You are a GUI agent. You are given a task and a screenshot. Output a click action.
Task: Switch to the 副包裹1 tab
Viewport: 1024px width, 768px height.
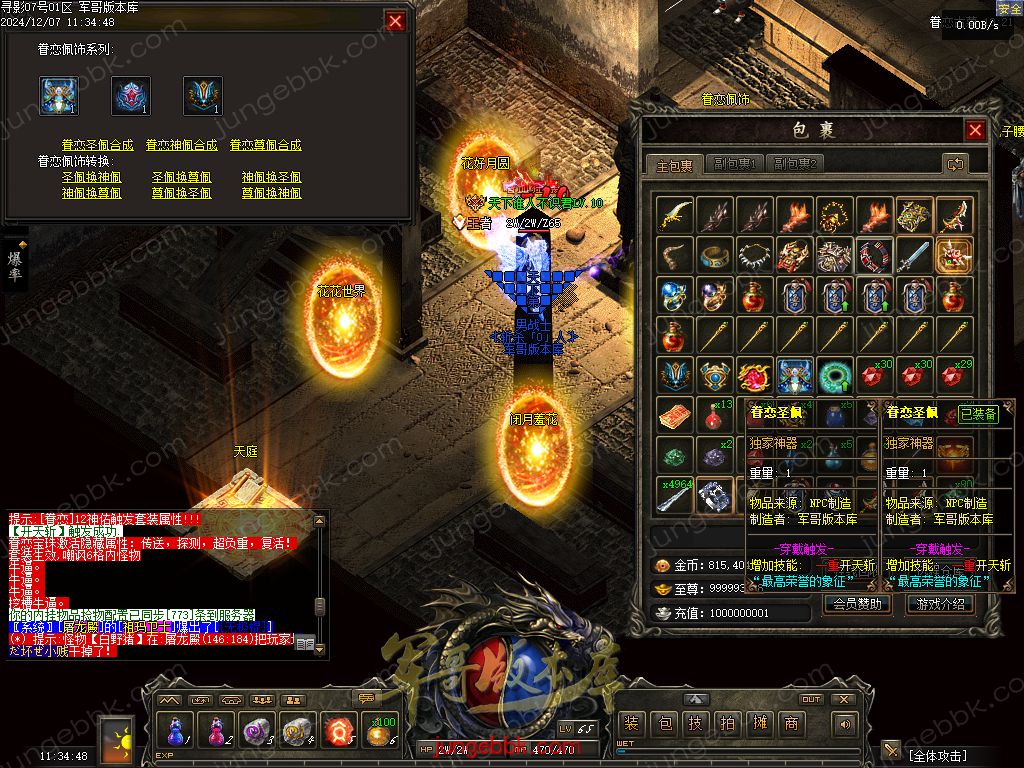tap(735, 164)
